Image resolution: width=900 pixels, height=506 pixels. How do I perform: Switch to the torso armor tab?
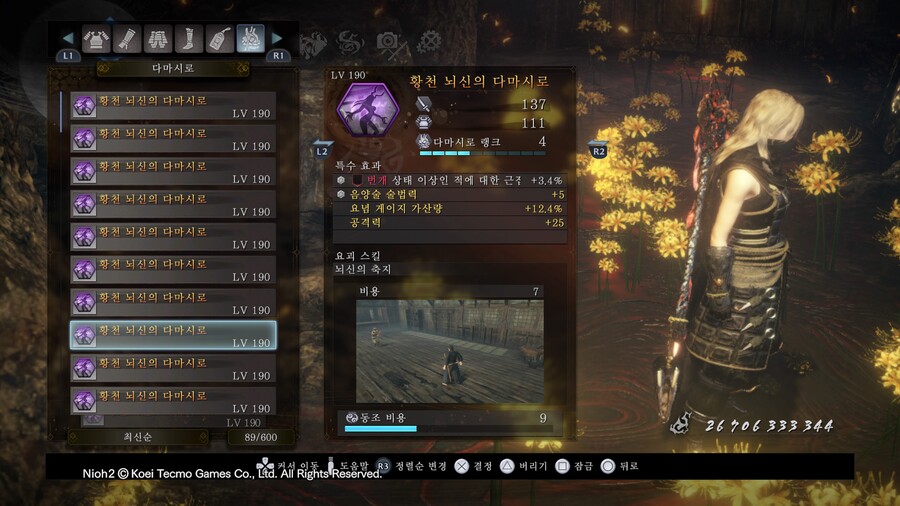[96, 39]
